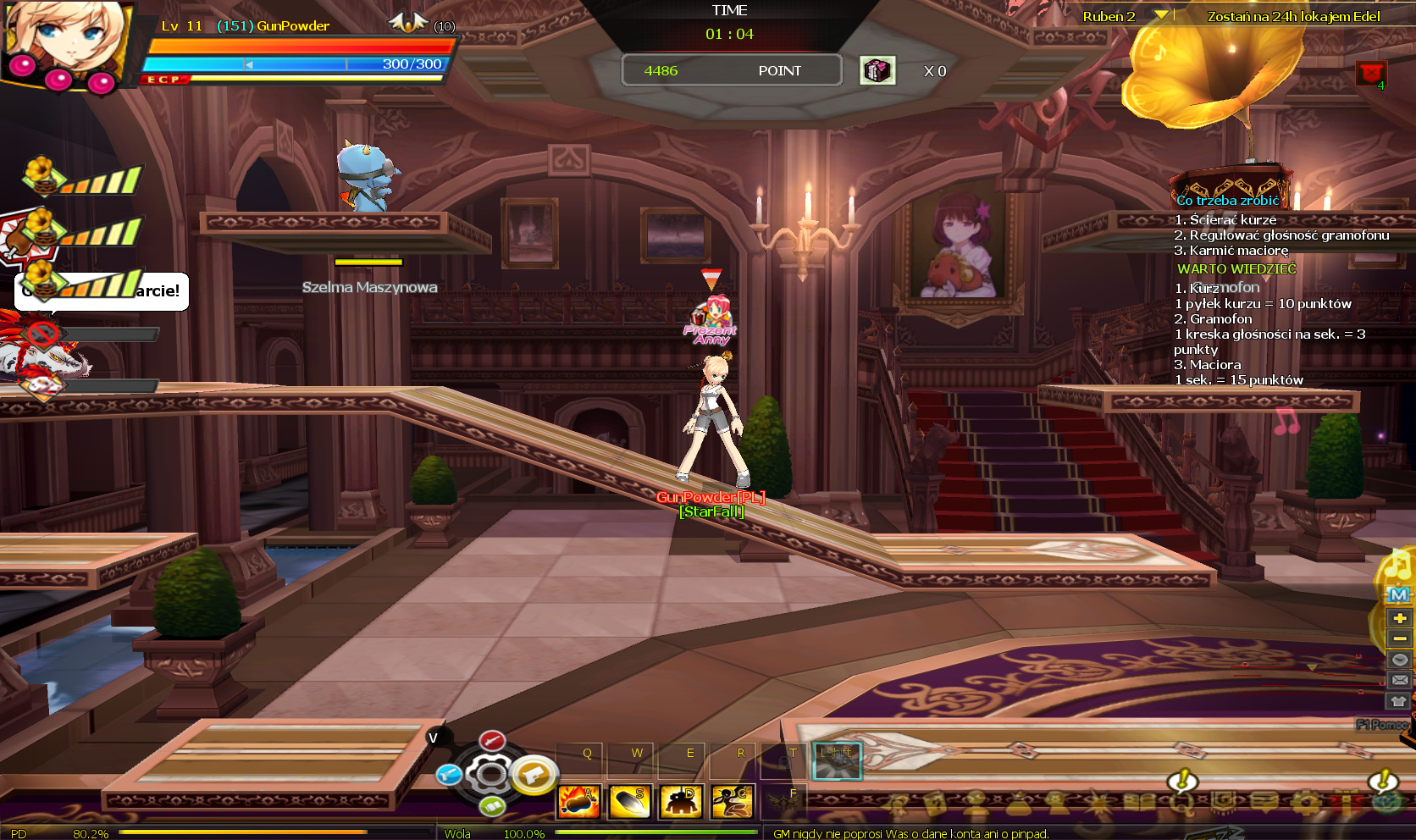Choose the blue gun on the weapon wheel

[449, 774]
